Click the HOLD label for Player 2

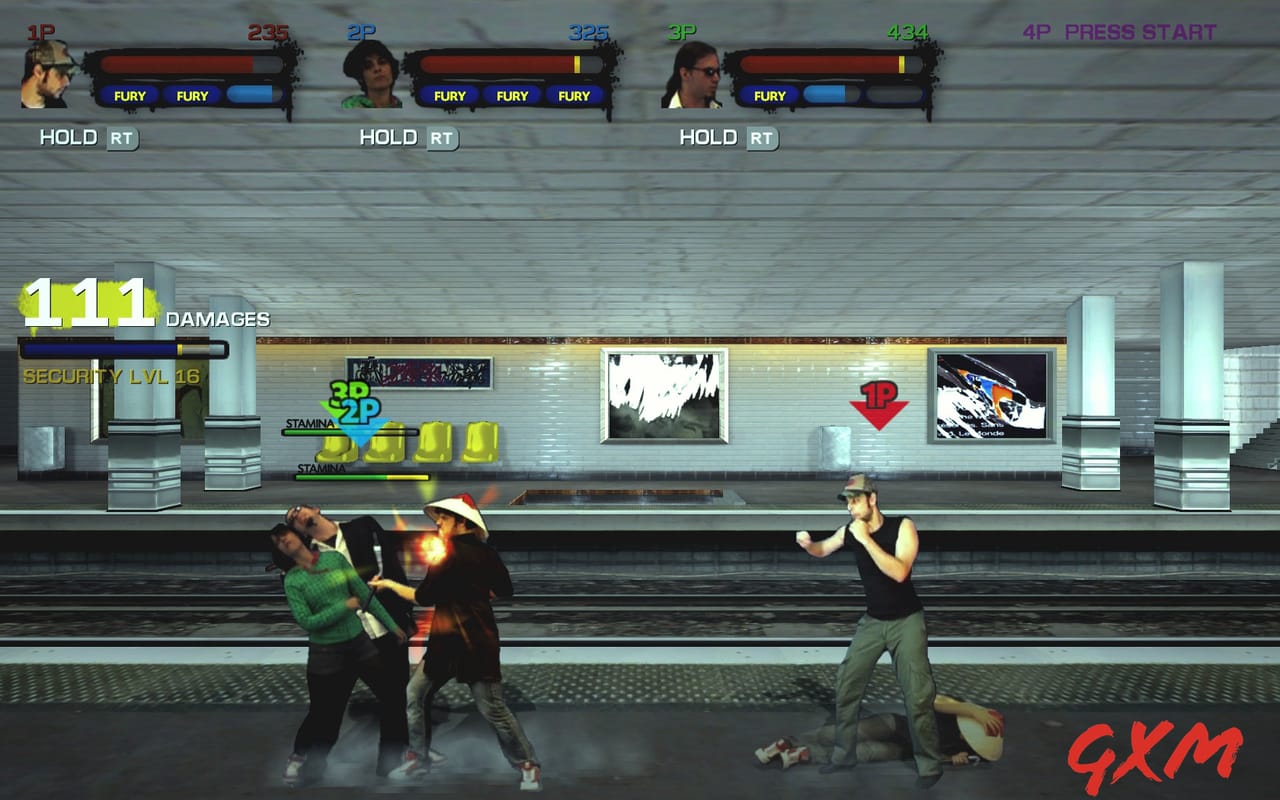click(x=388, y=137)
